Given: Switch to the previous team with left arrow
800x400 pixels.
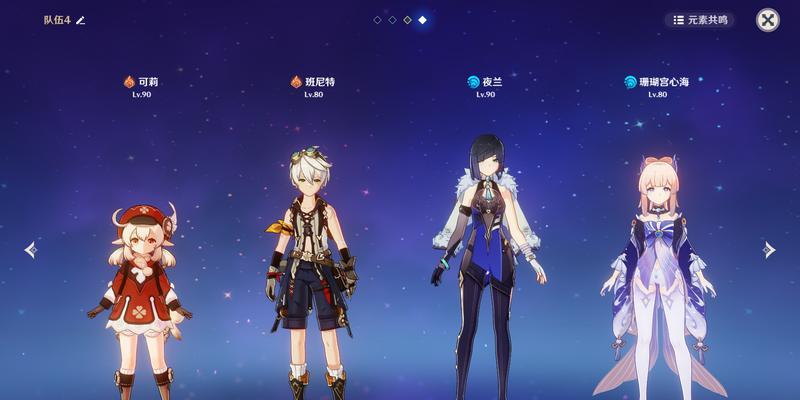Looking at the screenshot, I should [x=30, y=250].
